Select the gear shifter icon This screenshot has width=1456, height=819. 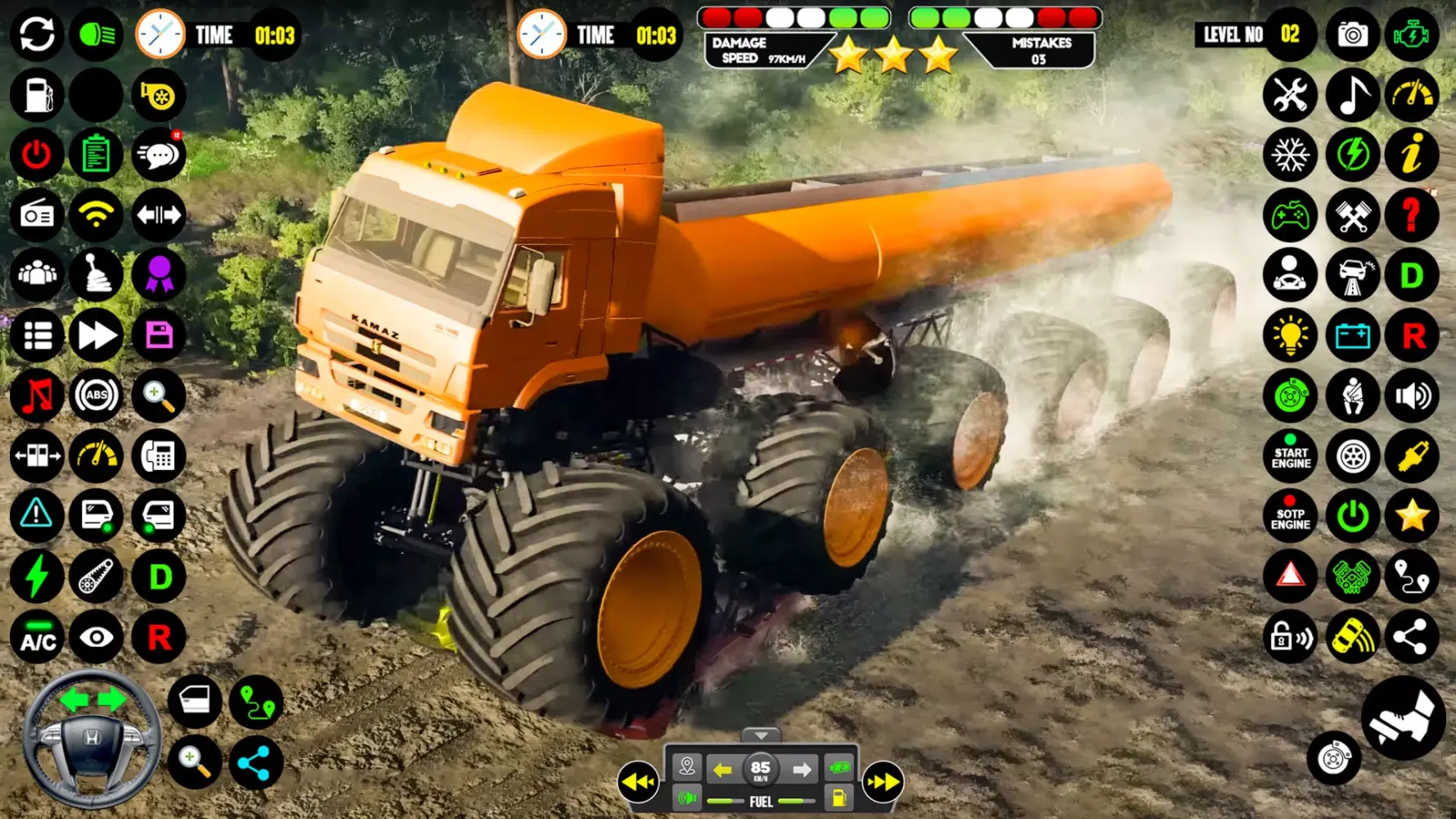(x=97, y=276)
